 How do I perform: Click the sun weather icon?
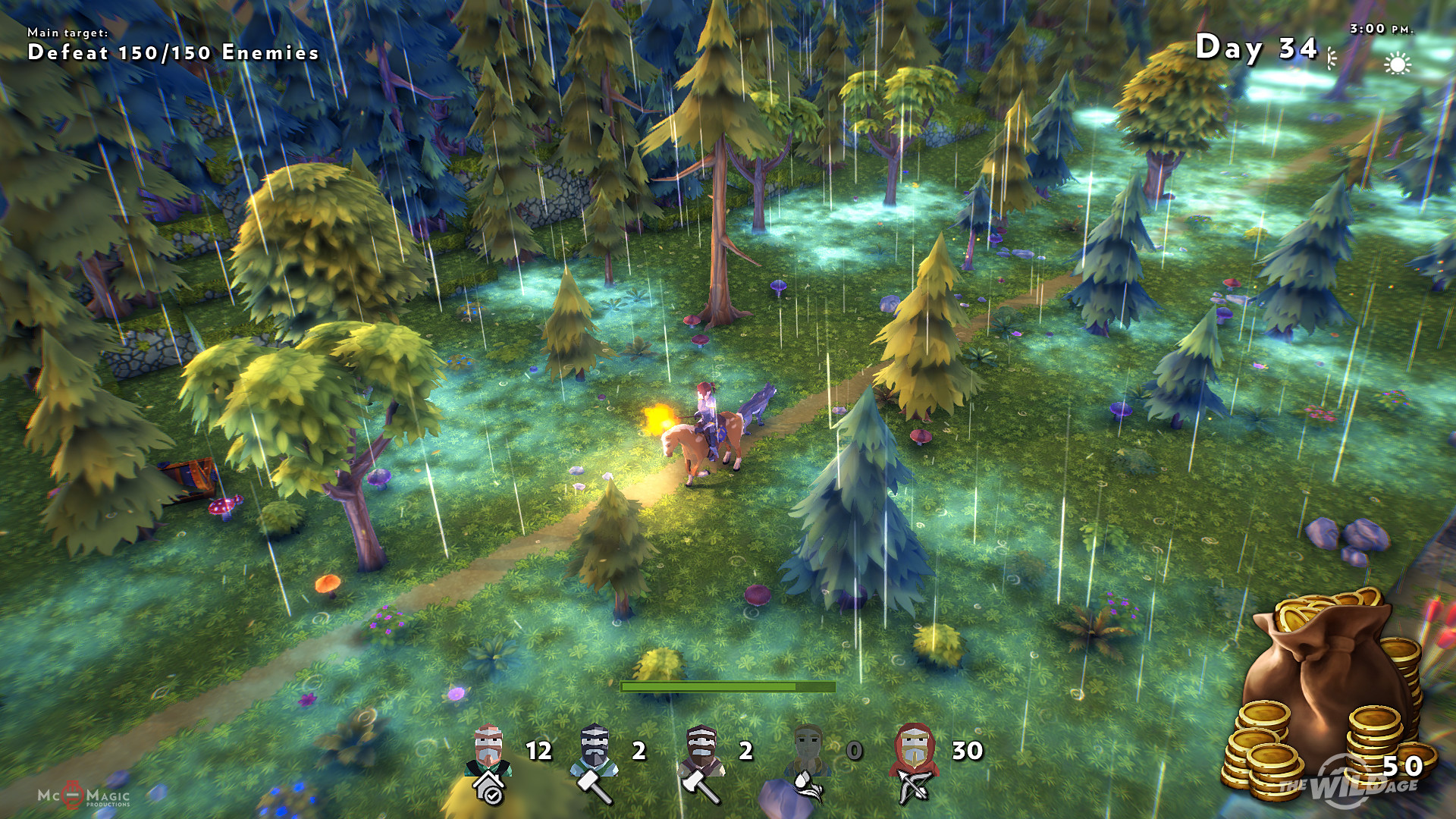pyautogui.click(x=1397, y=64)
